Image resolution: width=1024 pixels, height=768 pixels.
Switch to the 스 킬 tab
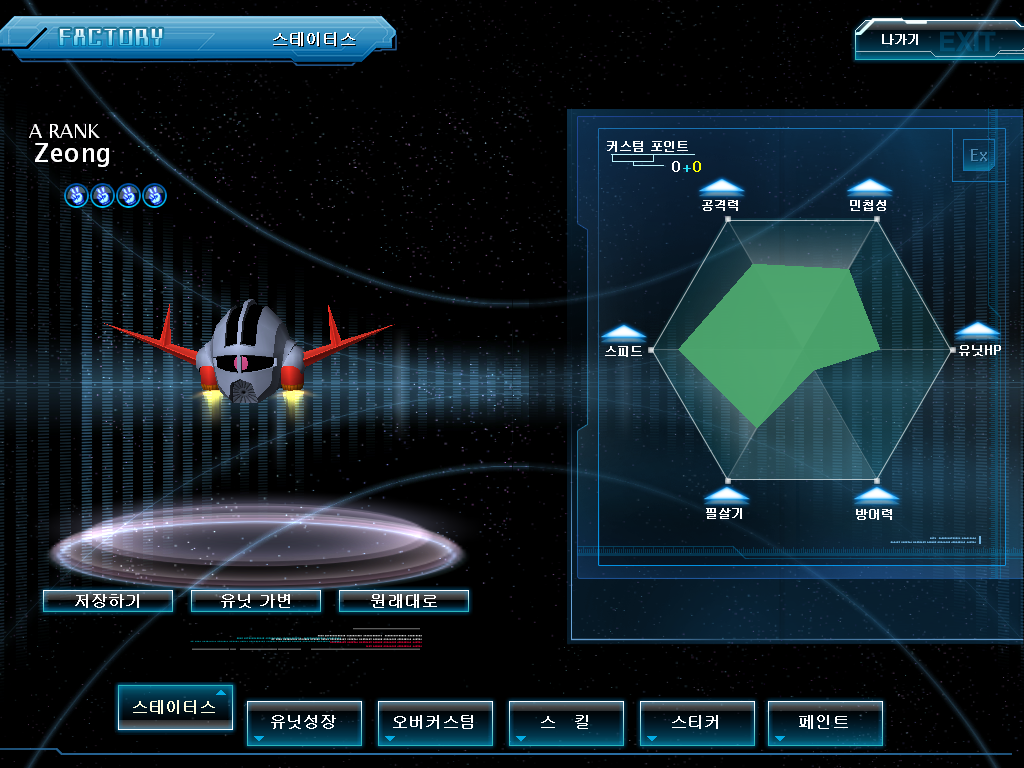566,722
